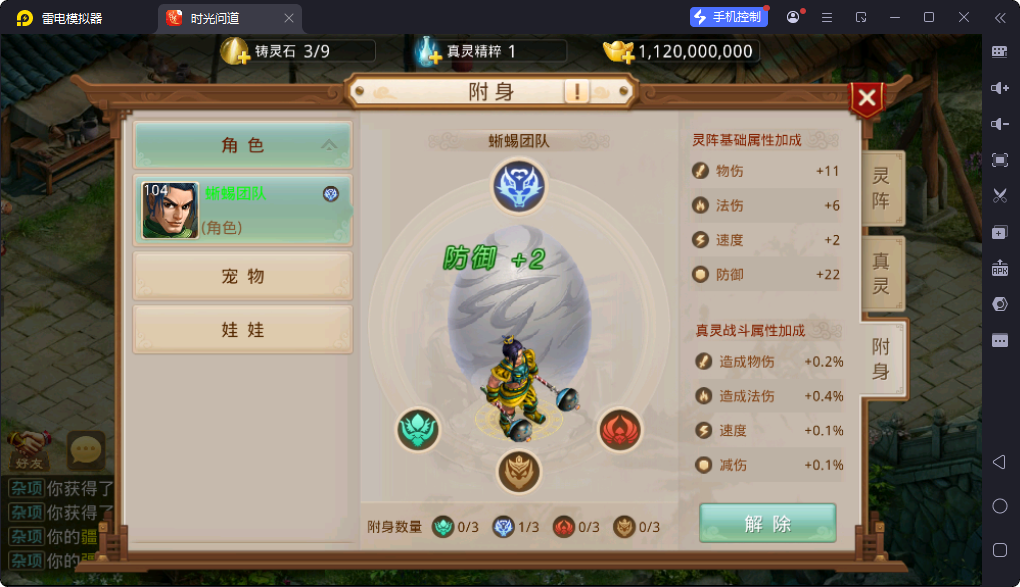This screenshot has height=587, width=1020.
Task: Collapse the 角色 category header
Action: pos(243,146)
